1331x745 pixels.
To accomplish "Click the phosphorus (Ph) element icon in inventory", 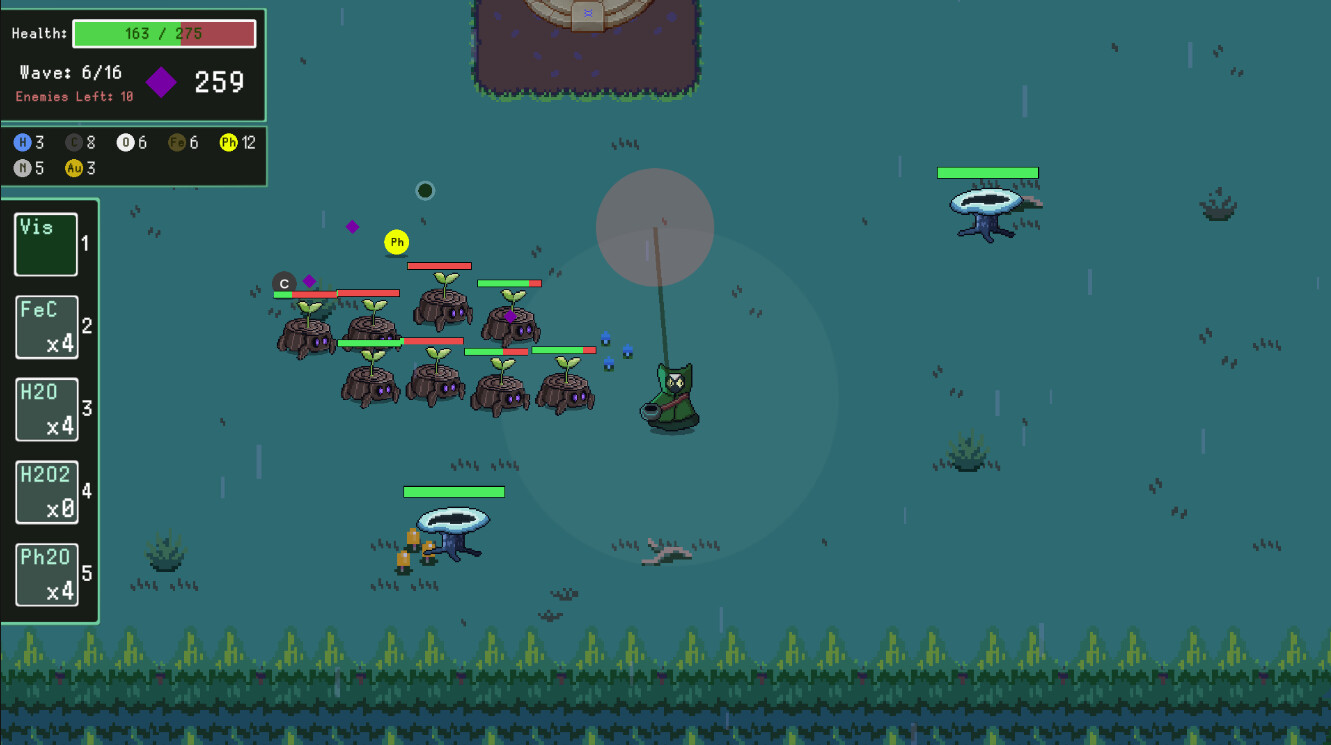I will (x=228, y=142).
